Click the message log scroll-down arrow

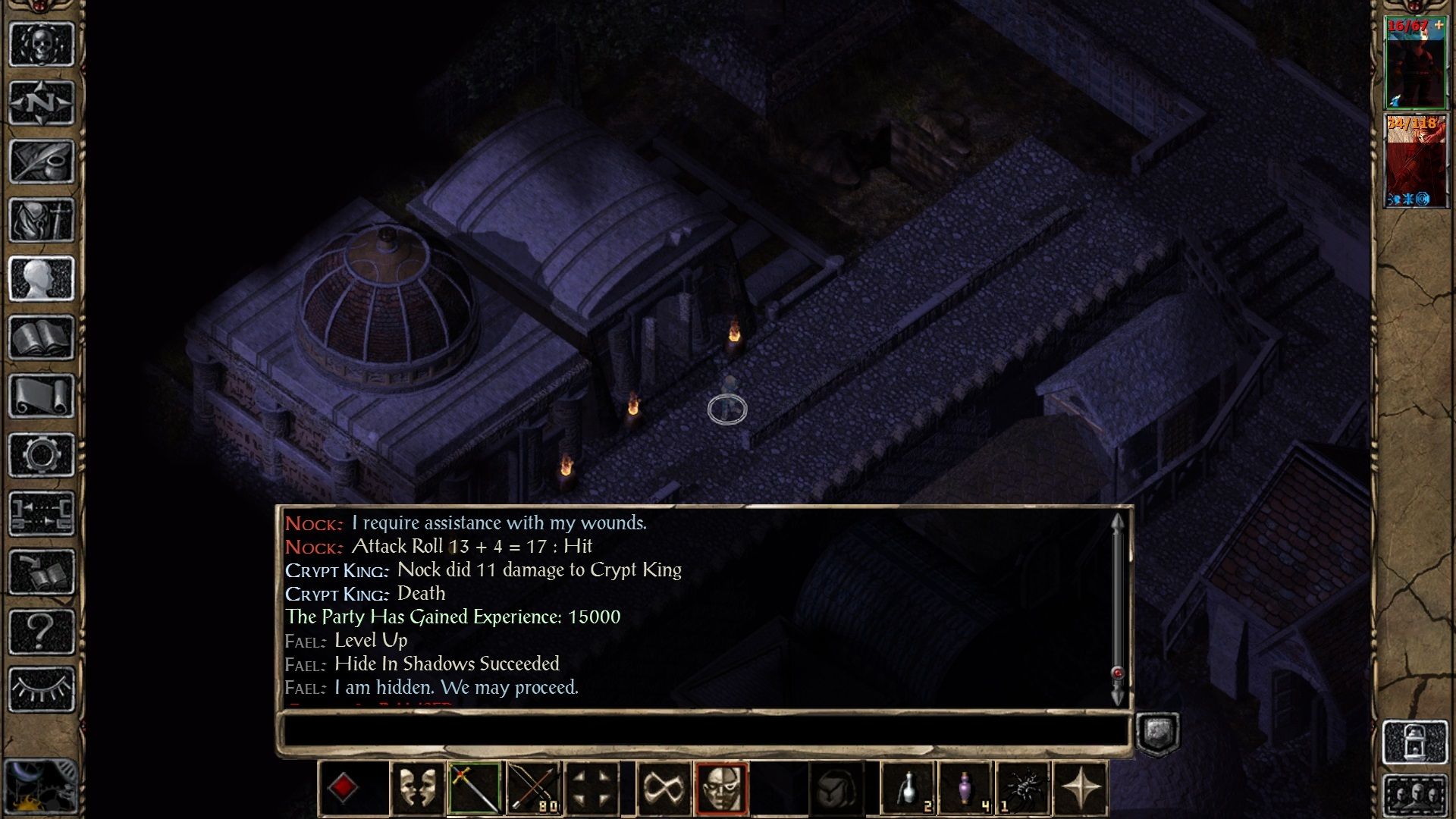pyautogui.click(x=1117, y=694)
